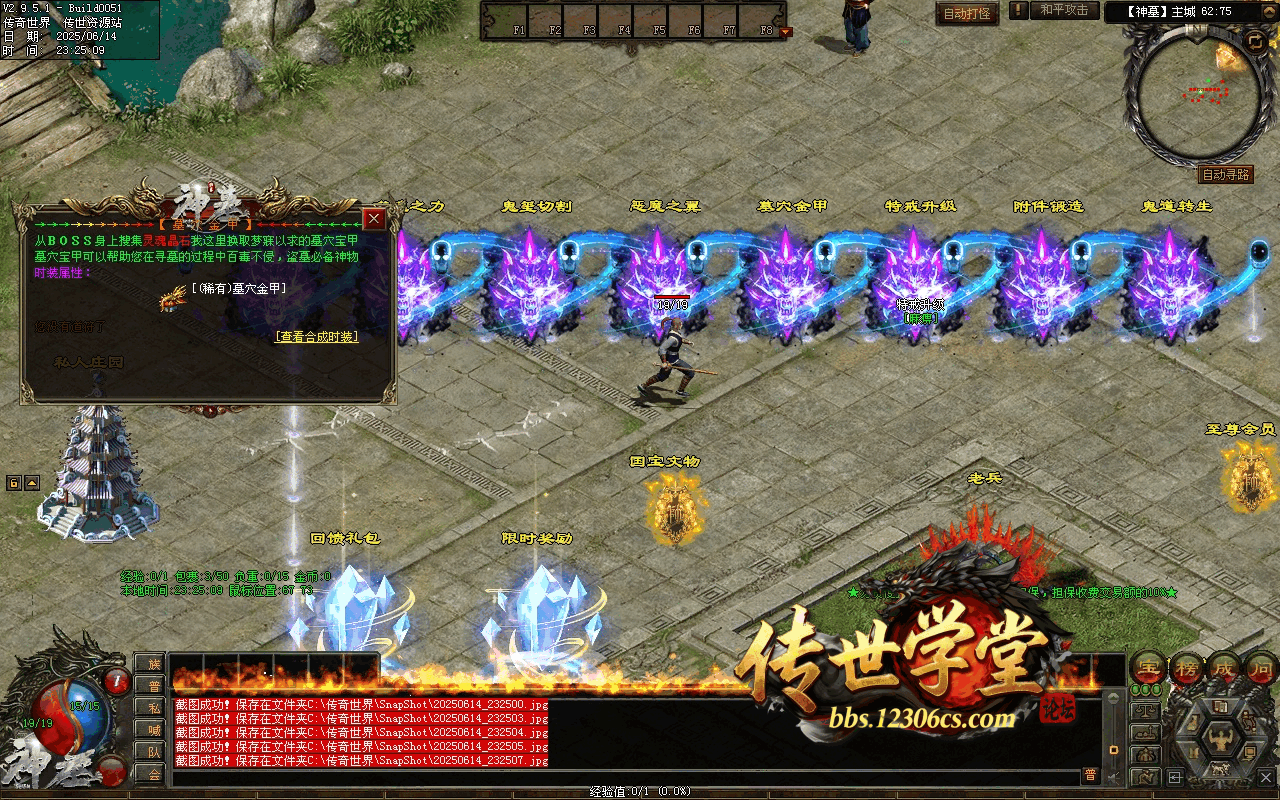The width and height of the screenshot is (1280, 800).
Task: Select the 私 private chat channel
Action: (x=153, y=707)
